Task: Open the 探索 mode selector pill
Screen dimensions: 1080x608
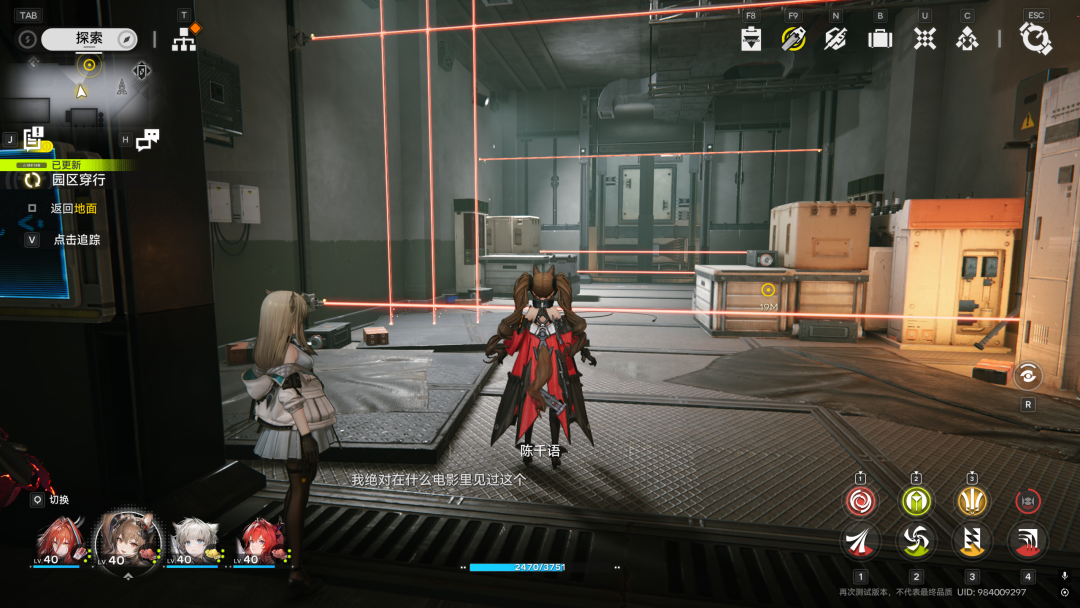Action: pos(88,38)
